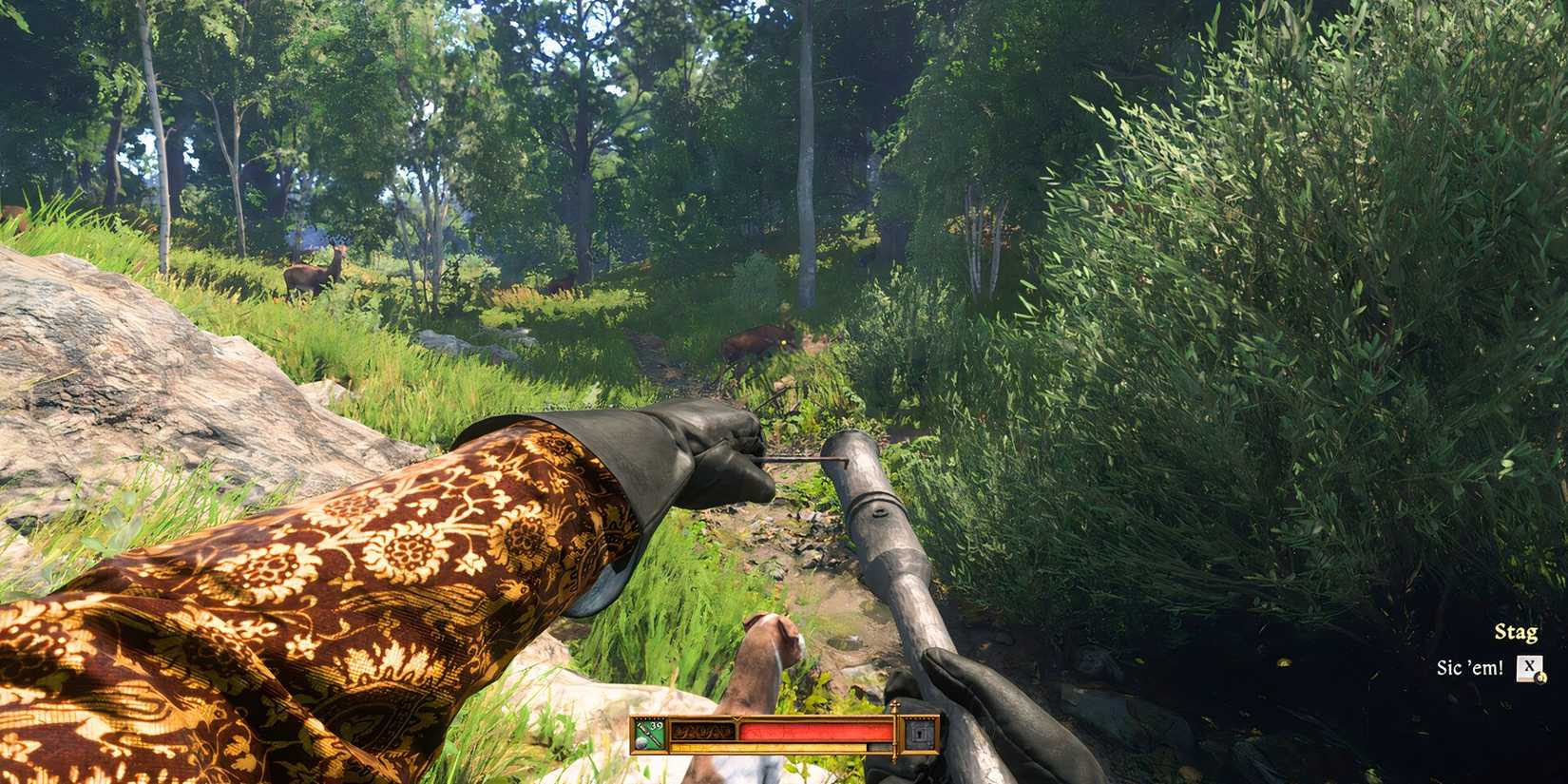
Task: Click the gold chevron above the status bar
Action: click(736, 717)
